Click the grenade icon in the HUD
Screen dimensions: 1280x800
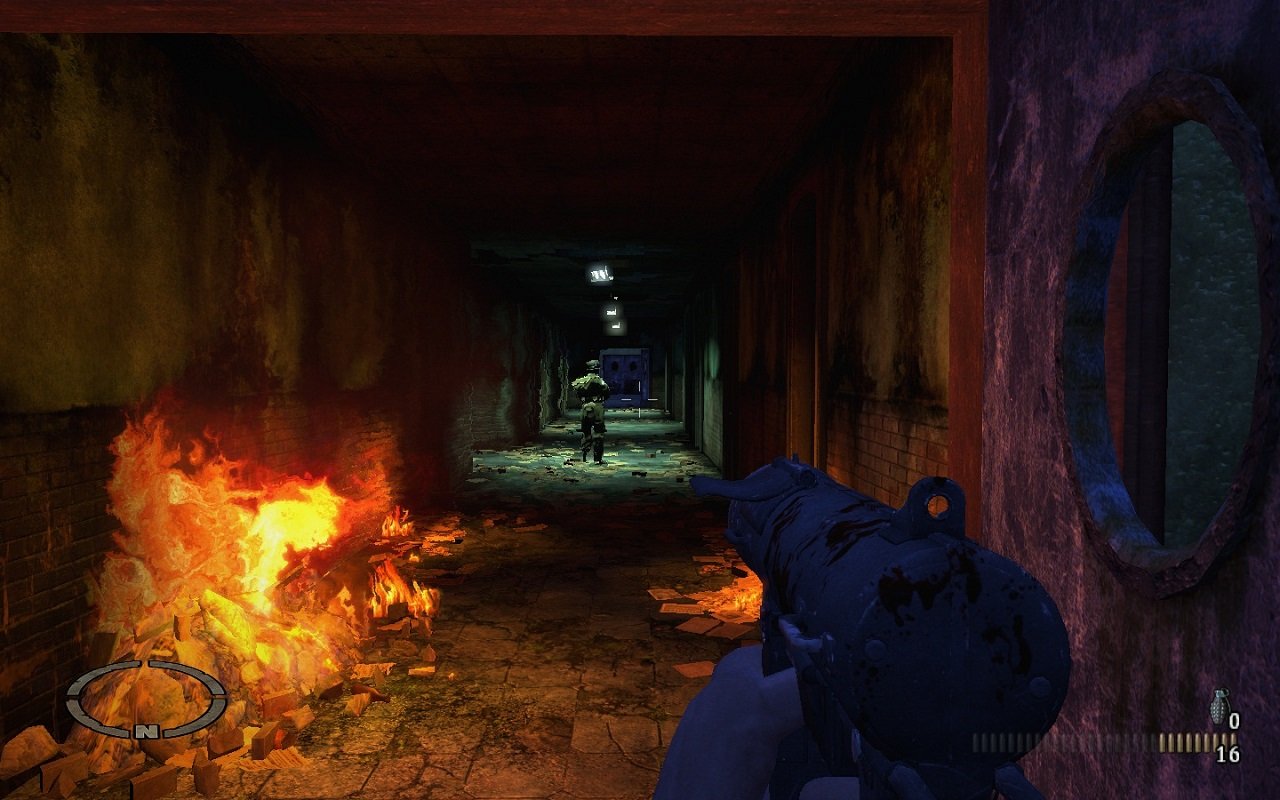point(1221,706)
